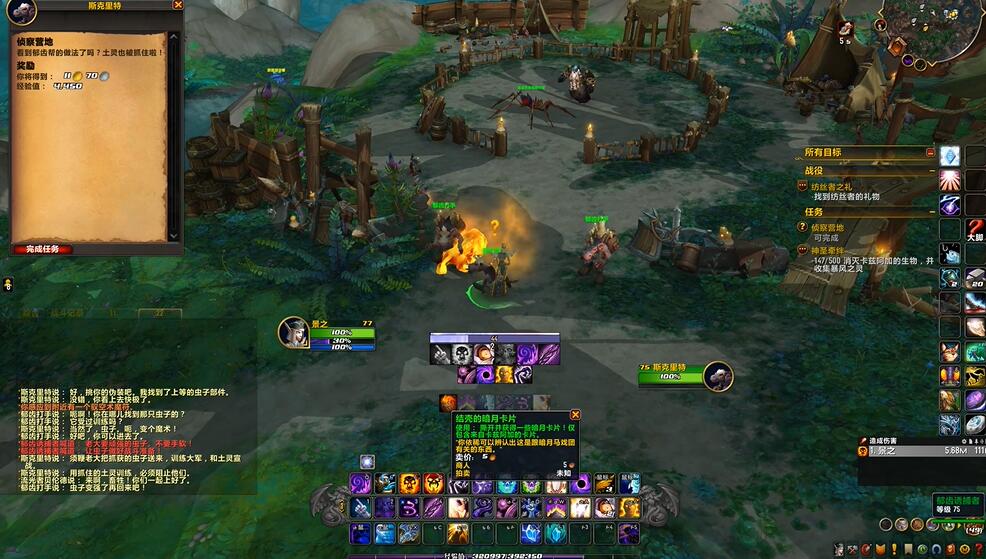Click the target portrait of 斯克里特
The image size is (986, 559).
717,376
